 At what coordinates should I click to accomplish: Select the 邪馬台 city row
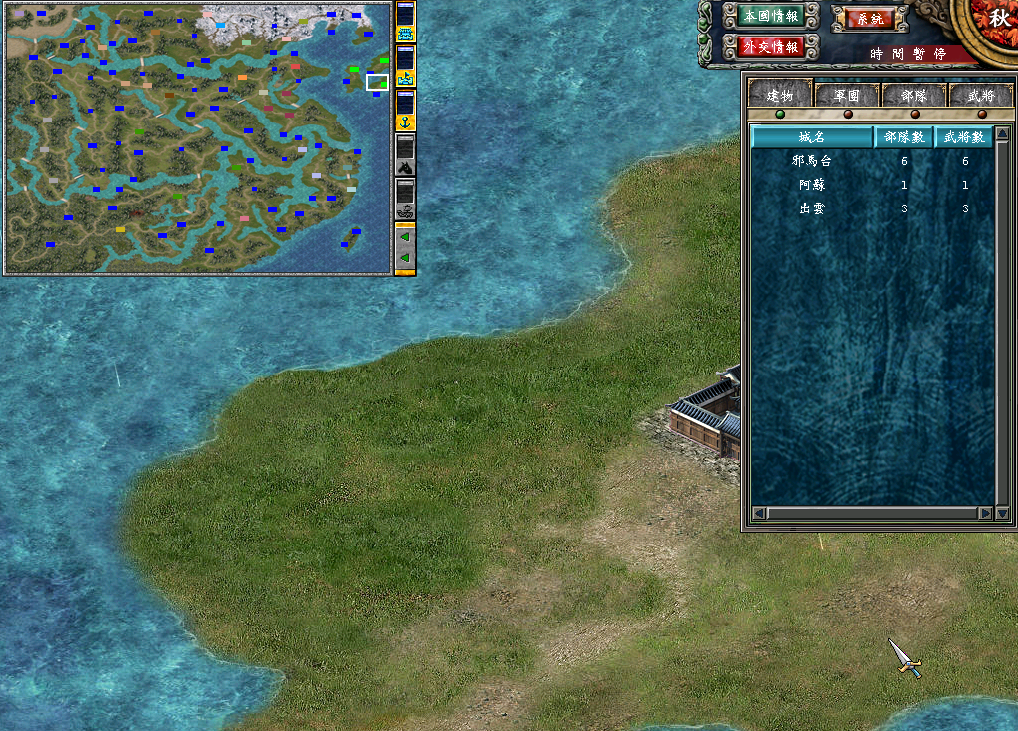click(811, 161)
